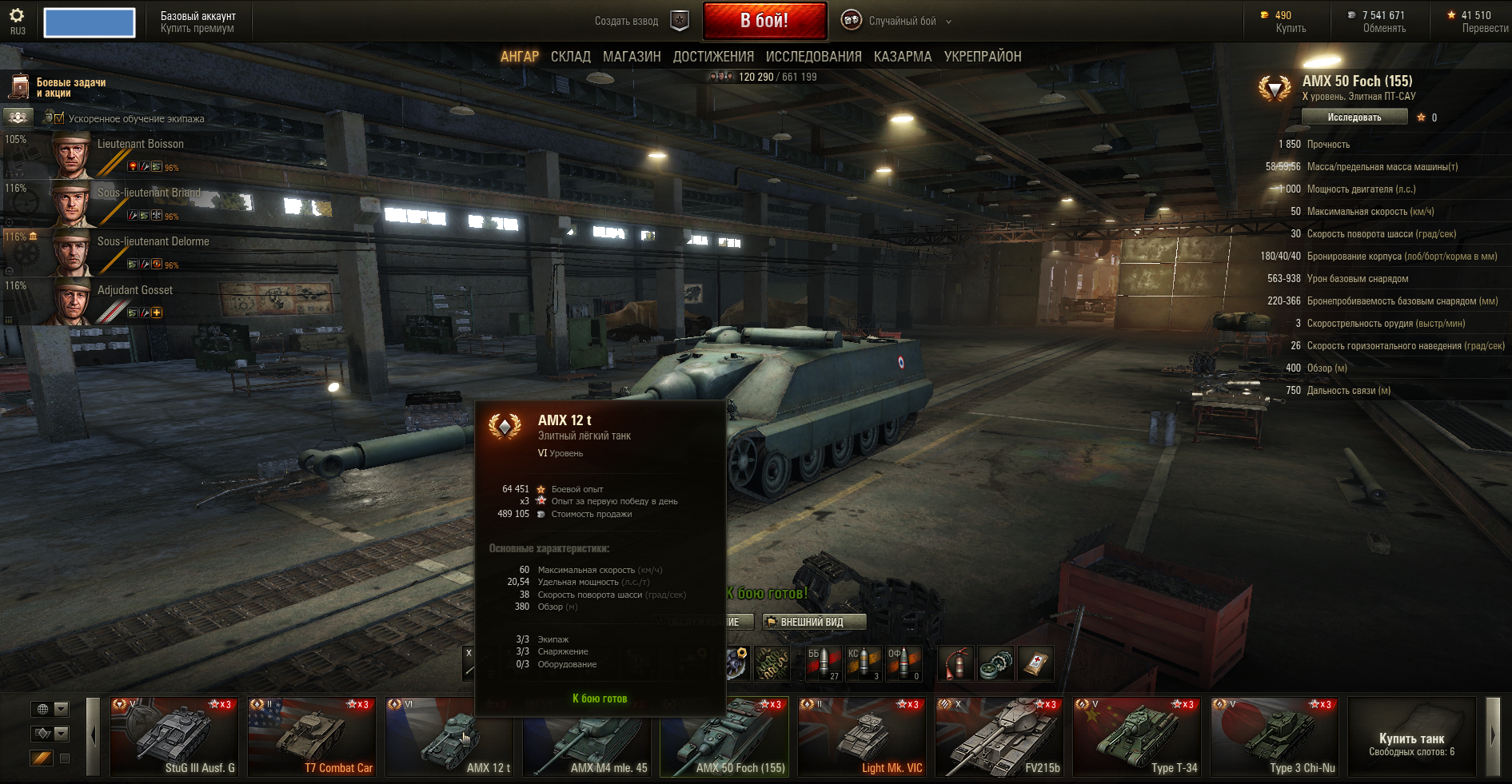Go to the ИССЛЕДОВАНИЯ research tab

tap(813, 57)
